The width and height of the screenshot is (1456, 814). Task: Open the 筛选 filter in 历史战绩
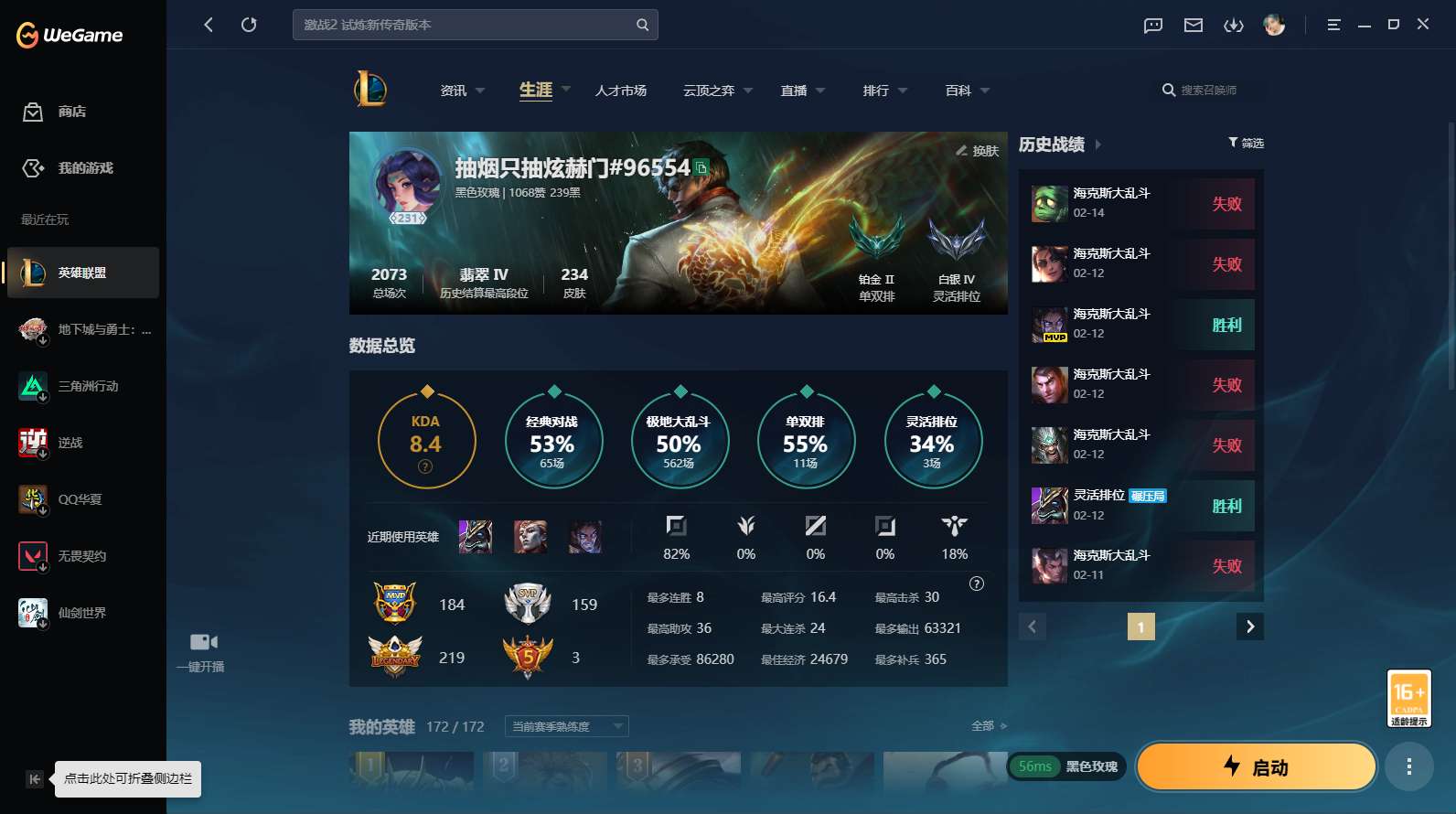point(1246,143)
